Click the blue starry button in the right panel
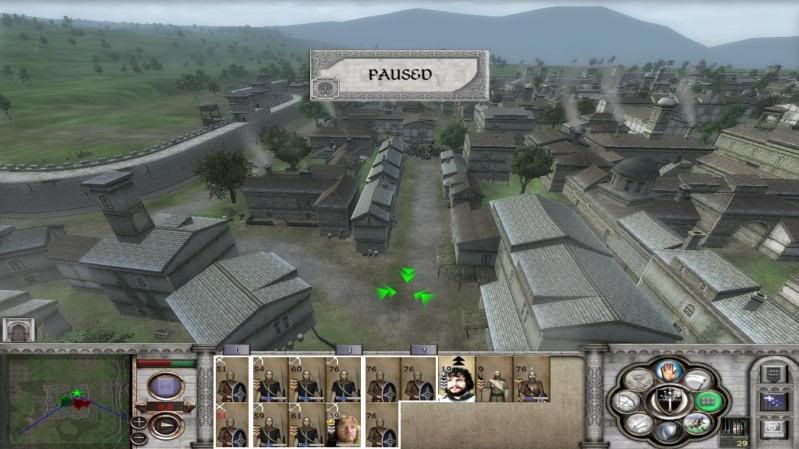The height and width of the screenshot is (449, 799). (x=771, y=401)
